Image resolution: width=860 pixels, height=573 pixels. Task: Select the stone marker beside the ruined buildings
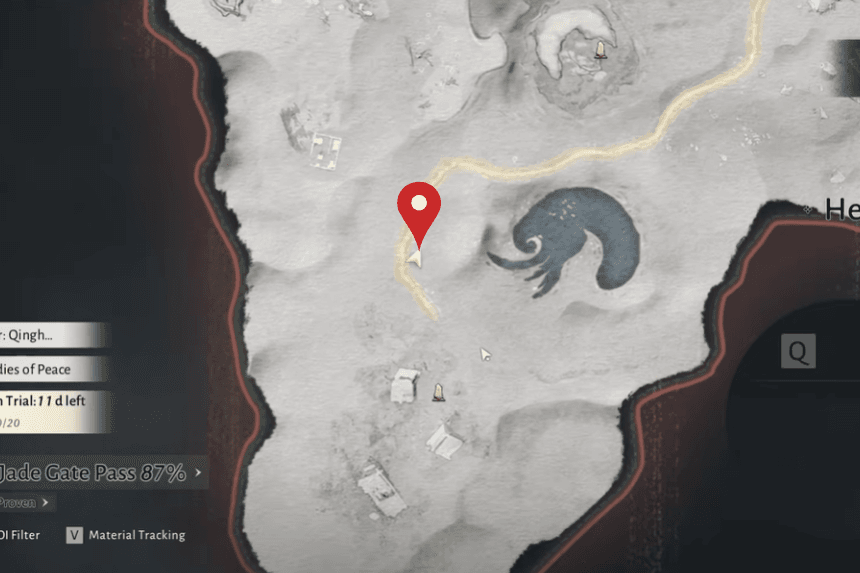pyautogui.click(x=438, y=392)
